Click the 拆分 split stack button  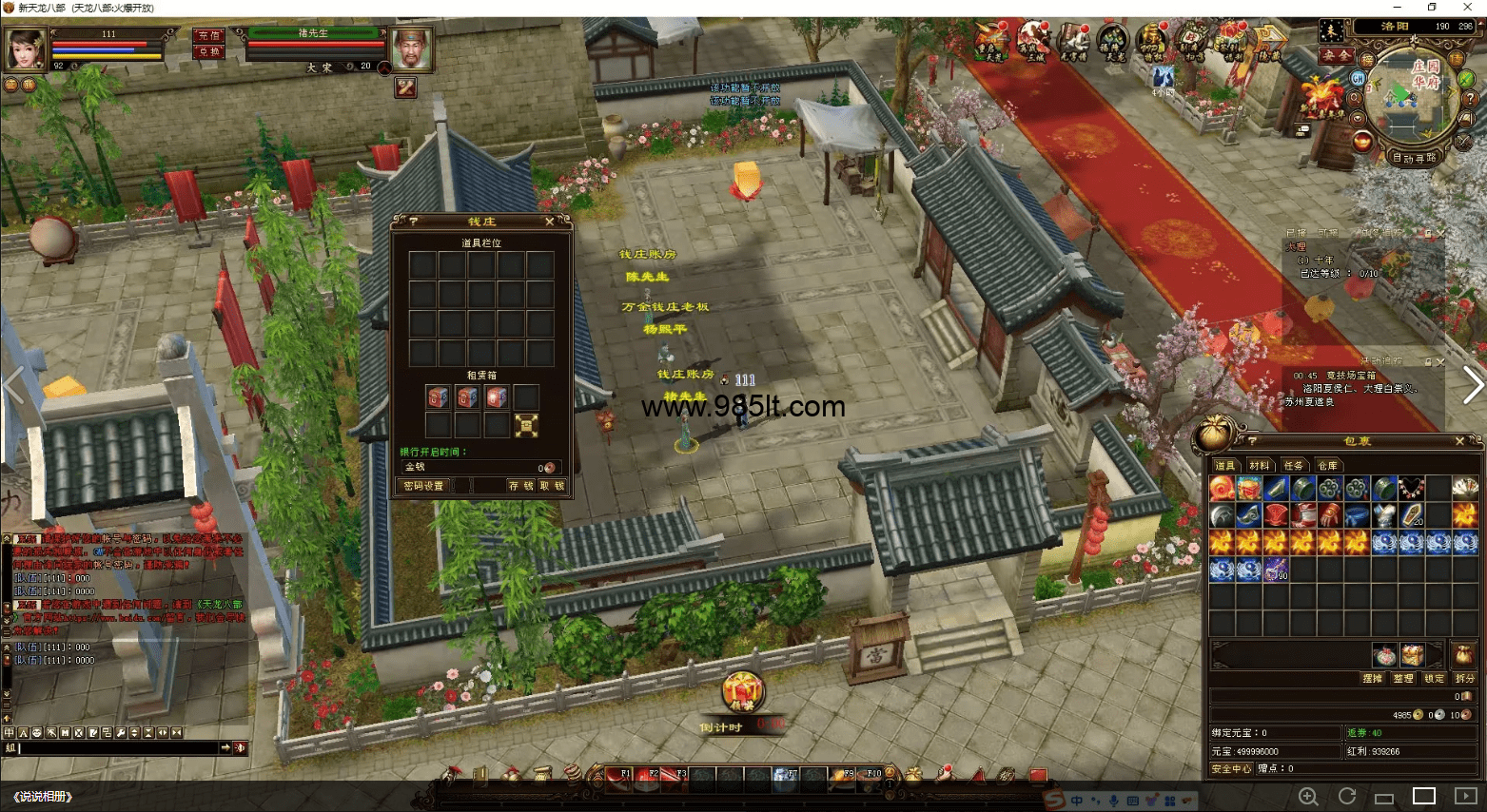click(x=1464, y=678)
